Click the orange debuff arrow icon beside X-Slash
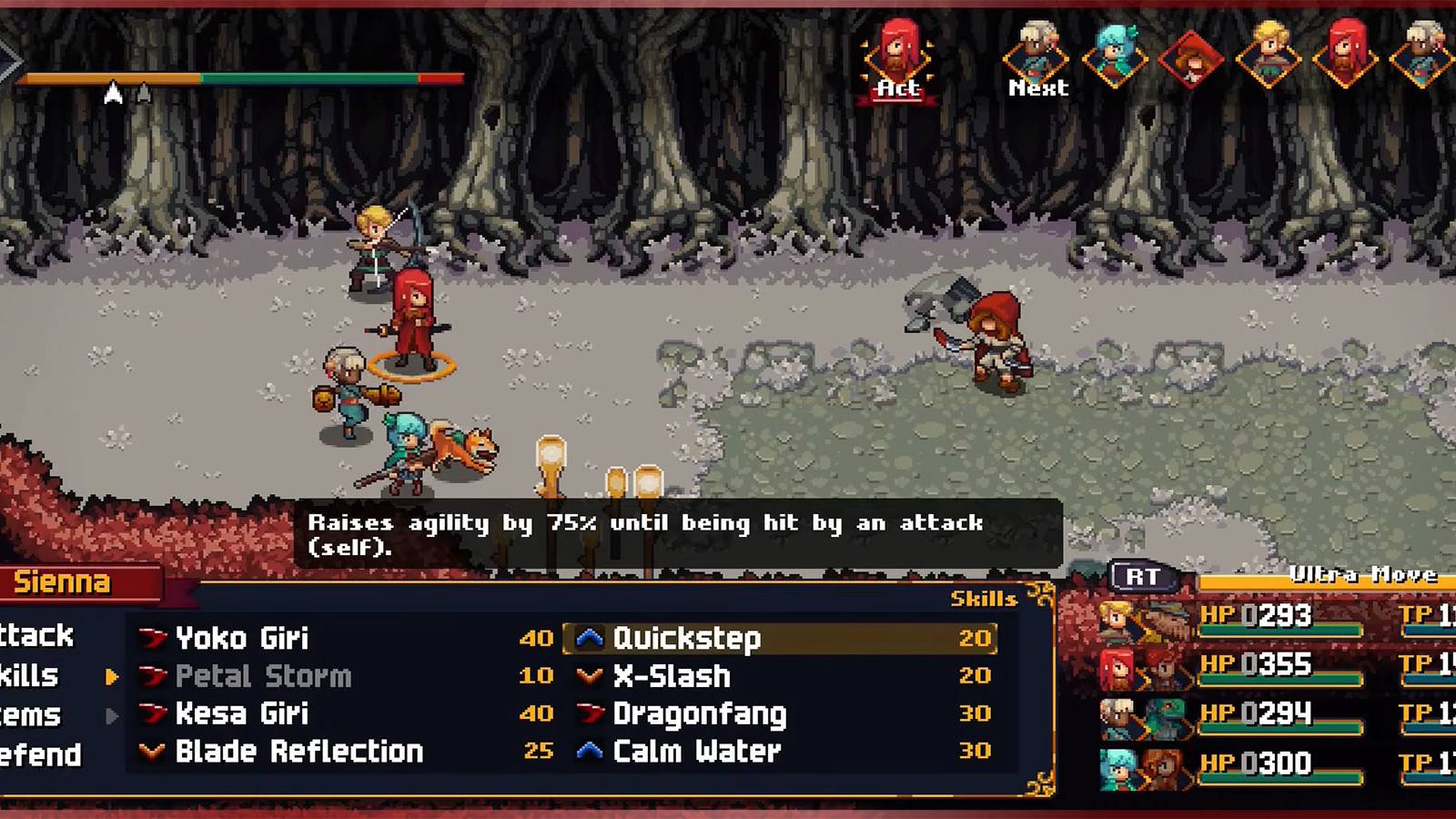Viewport: 1456px width, 819px height. click(592, 676)
